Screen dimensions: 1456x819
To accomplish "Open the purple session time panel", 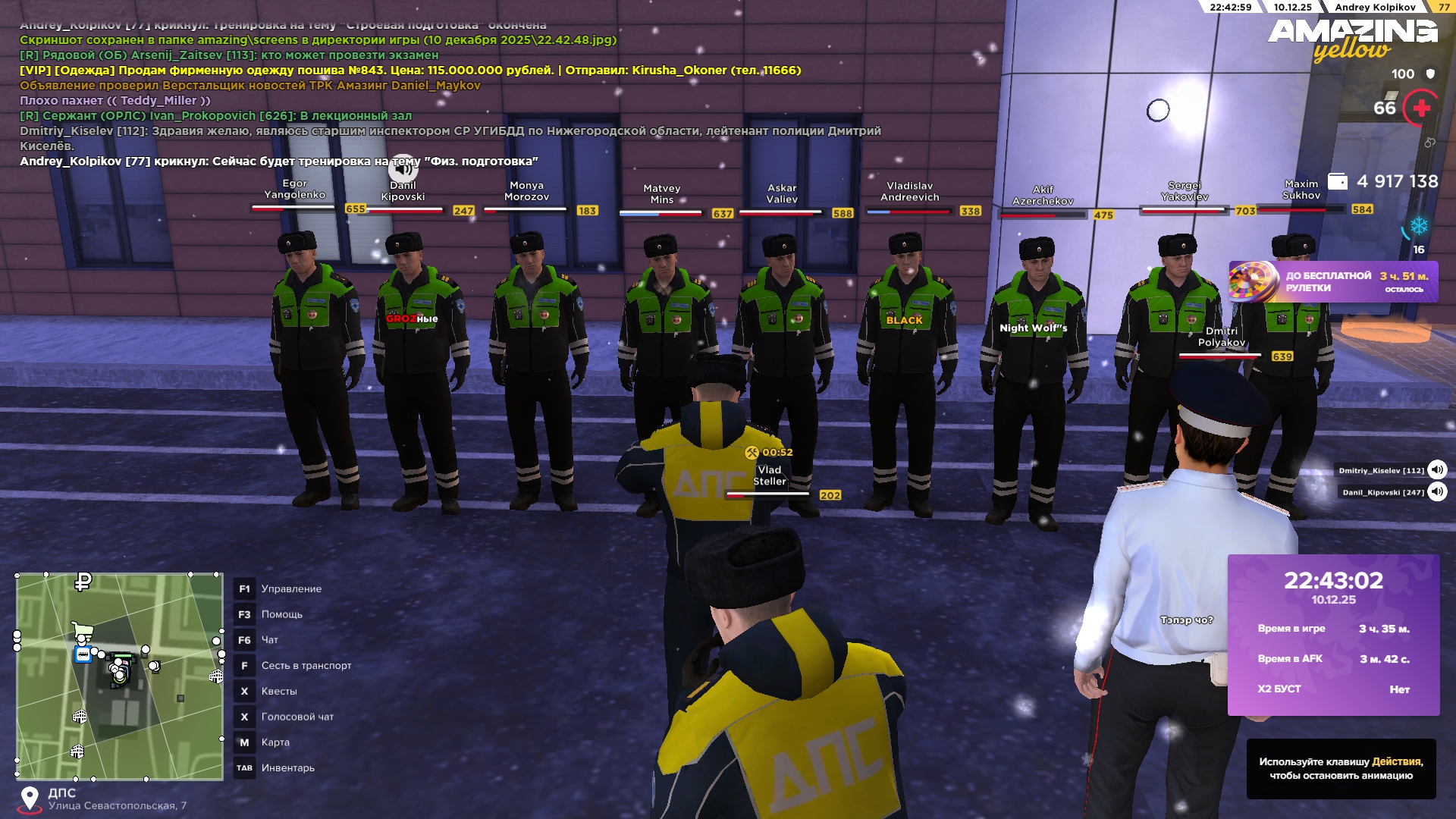I will [x=1333, y=635].
